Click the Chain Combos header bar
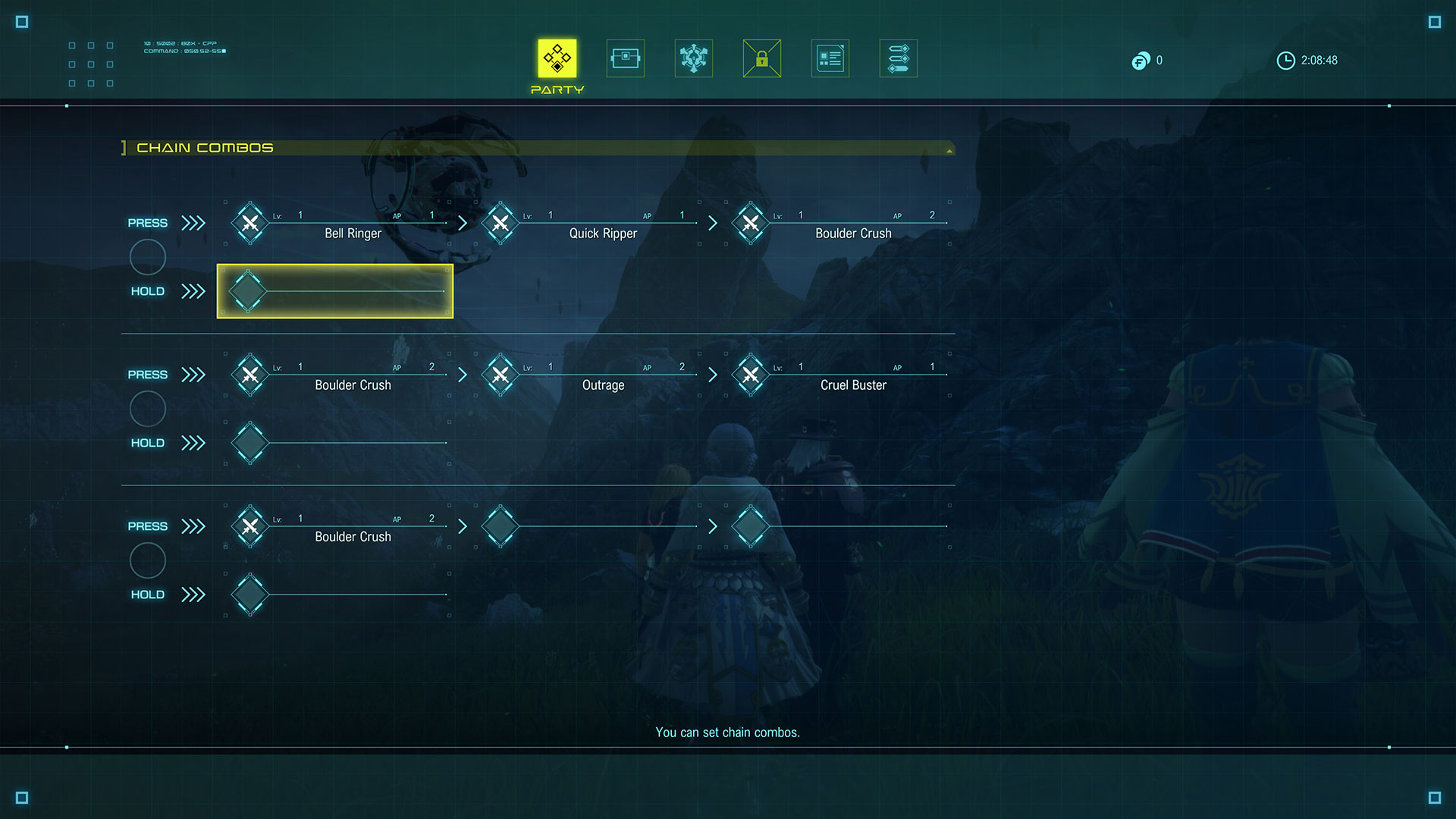1456x819 pixels. coord(537,148)
